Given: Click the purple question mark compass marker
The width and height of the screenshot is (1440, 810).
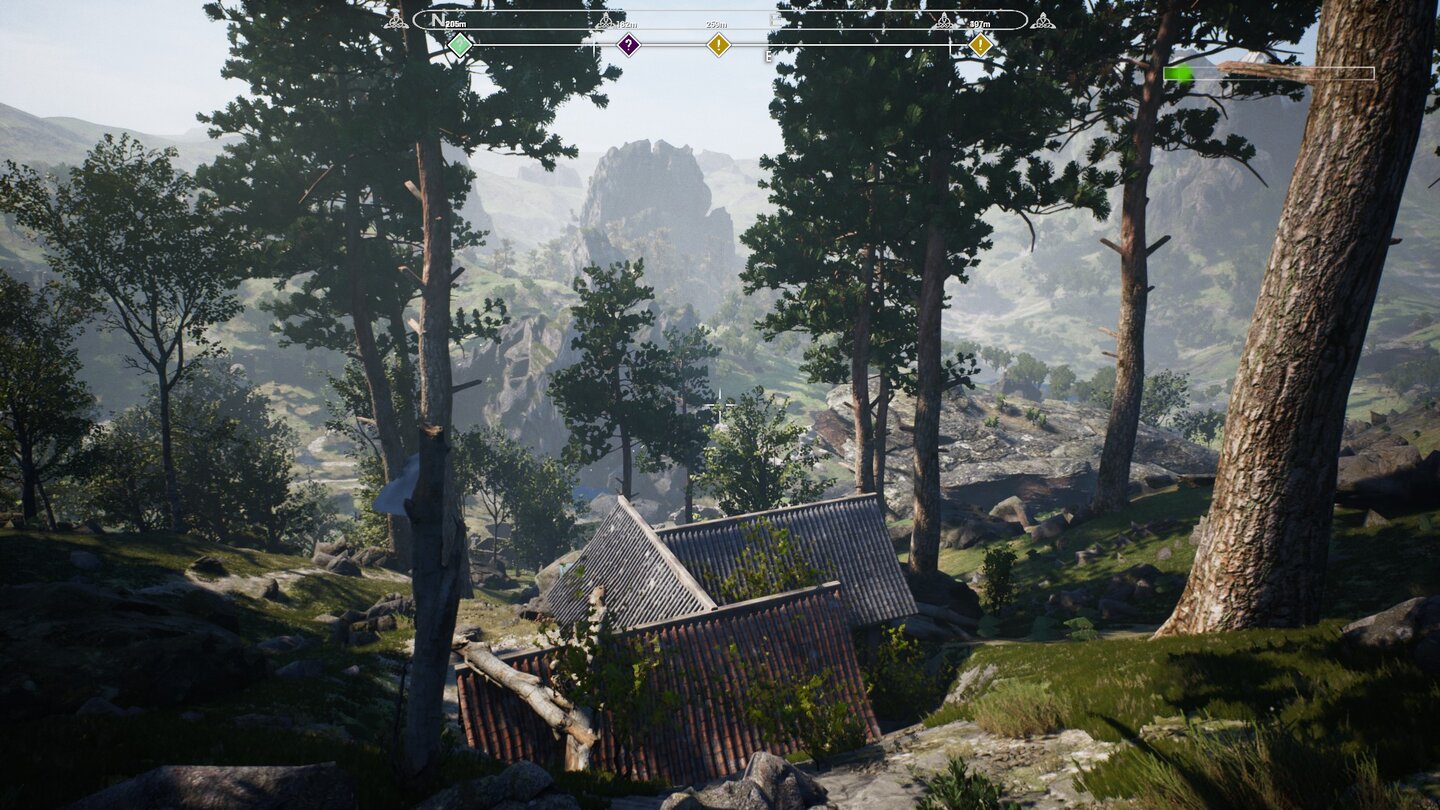Looking at the screenshot, I should 628,45.
